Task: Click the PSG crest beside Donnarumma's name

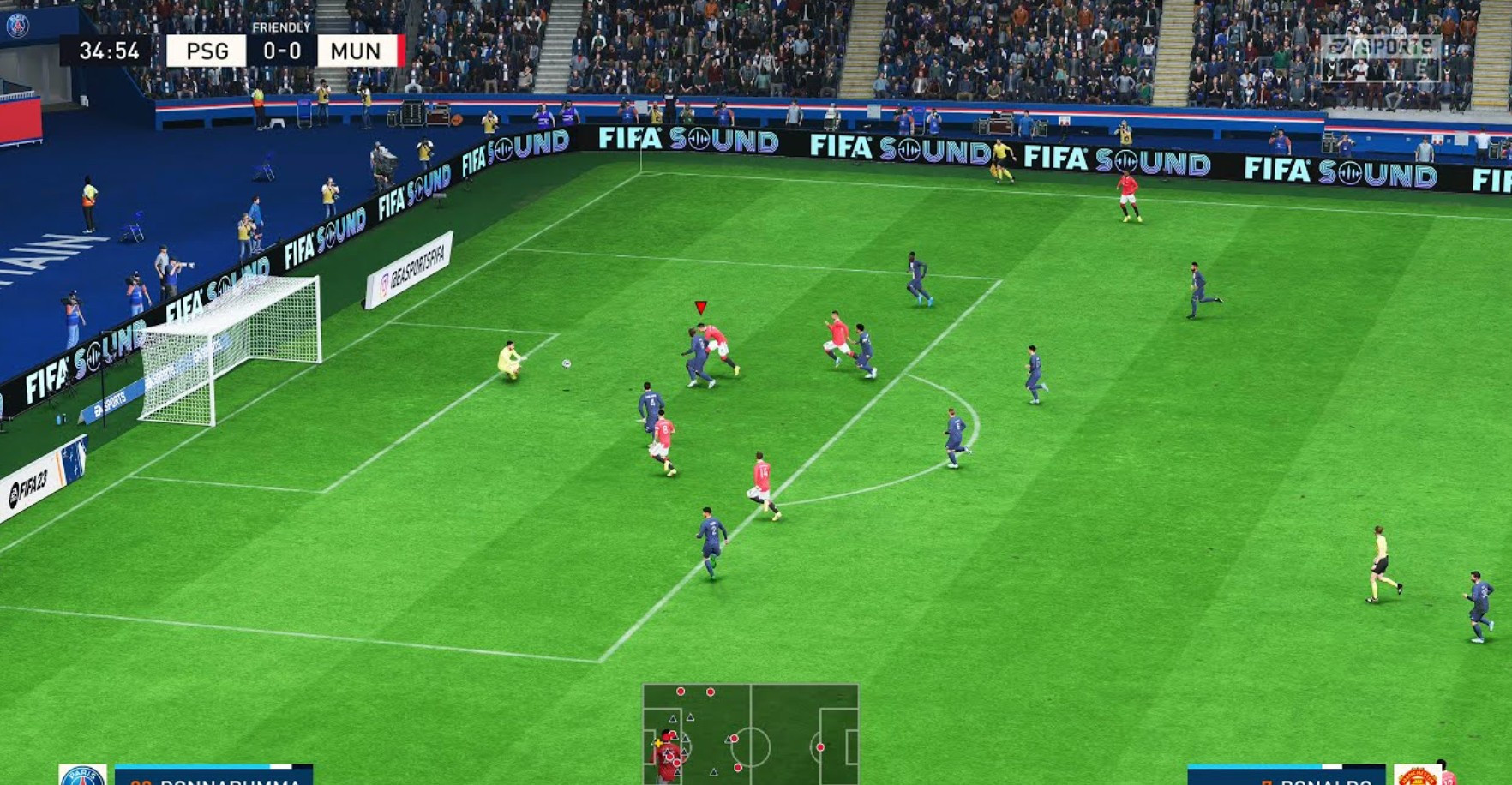Action: (82, 776)
